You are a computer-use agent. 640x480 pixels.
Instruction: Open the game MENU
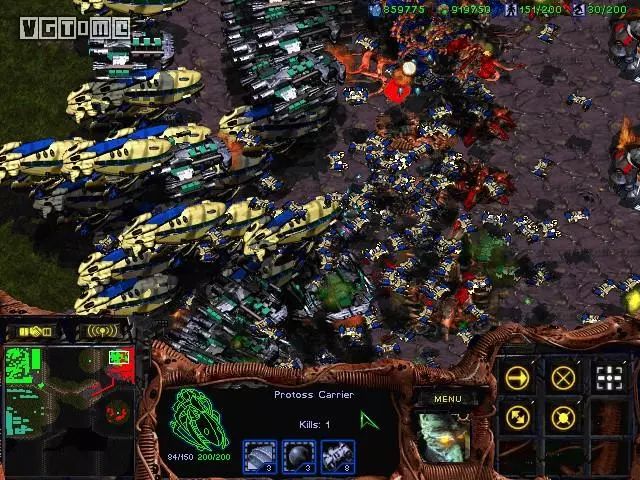(446, 398)
